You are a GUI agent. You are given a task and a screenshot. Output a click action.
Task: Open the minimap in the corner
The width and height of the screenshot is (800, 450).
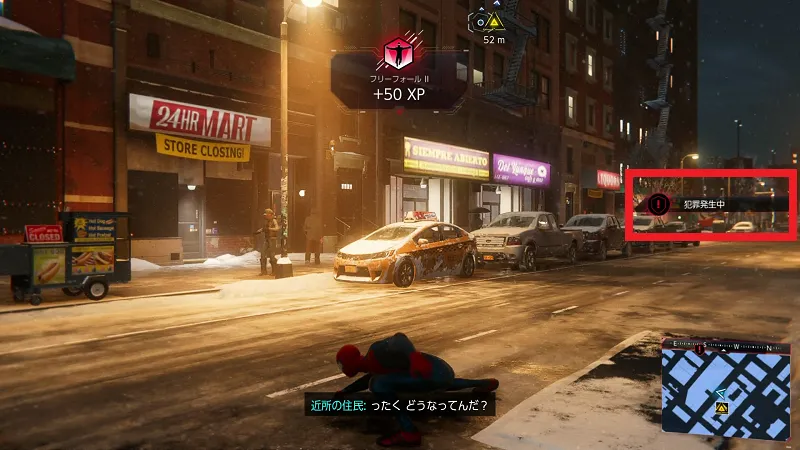click(x=724, y=387)
